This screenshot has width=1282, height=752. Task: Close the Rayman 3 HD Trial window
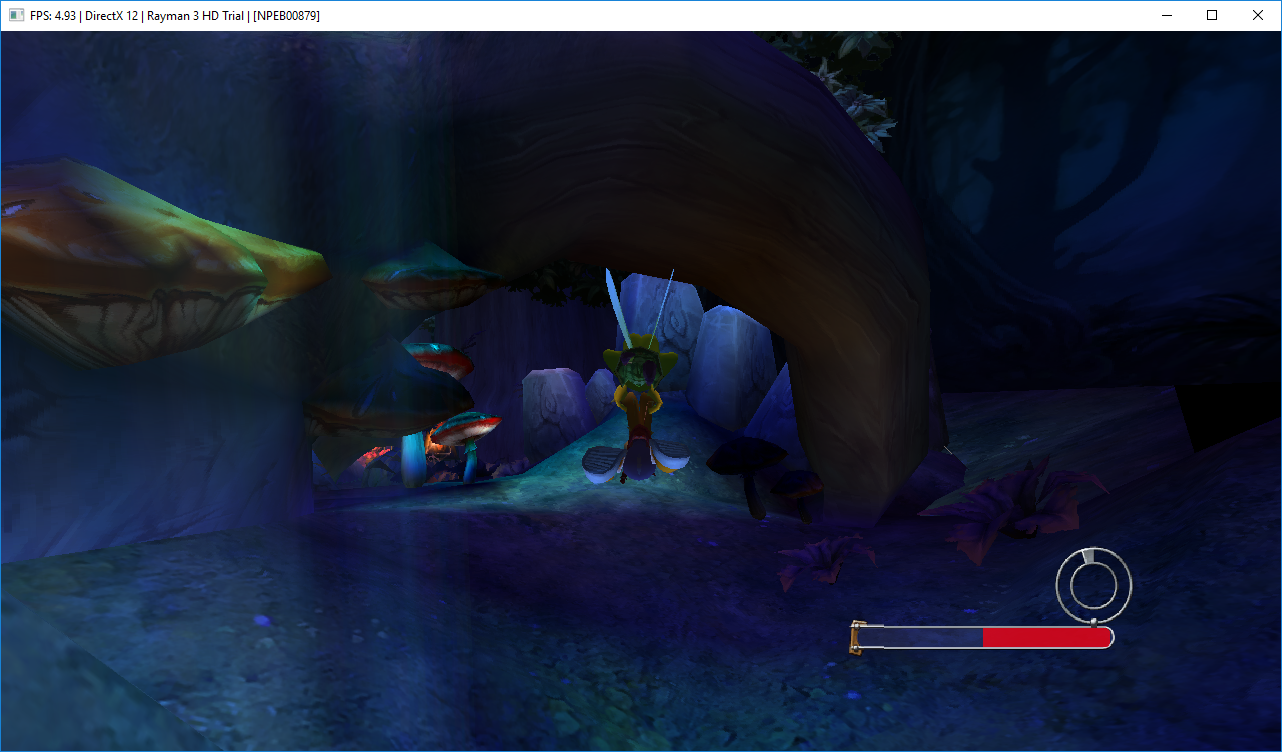coord(1257,15)
